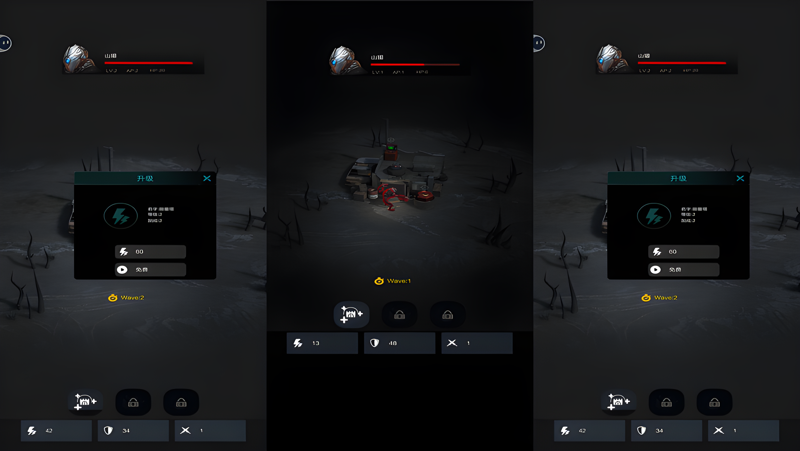
Task: Upgrade the lightning stat showing 13
Action: 322,343
